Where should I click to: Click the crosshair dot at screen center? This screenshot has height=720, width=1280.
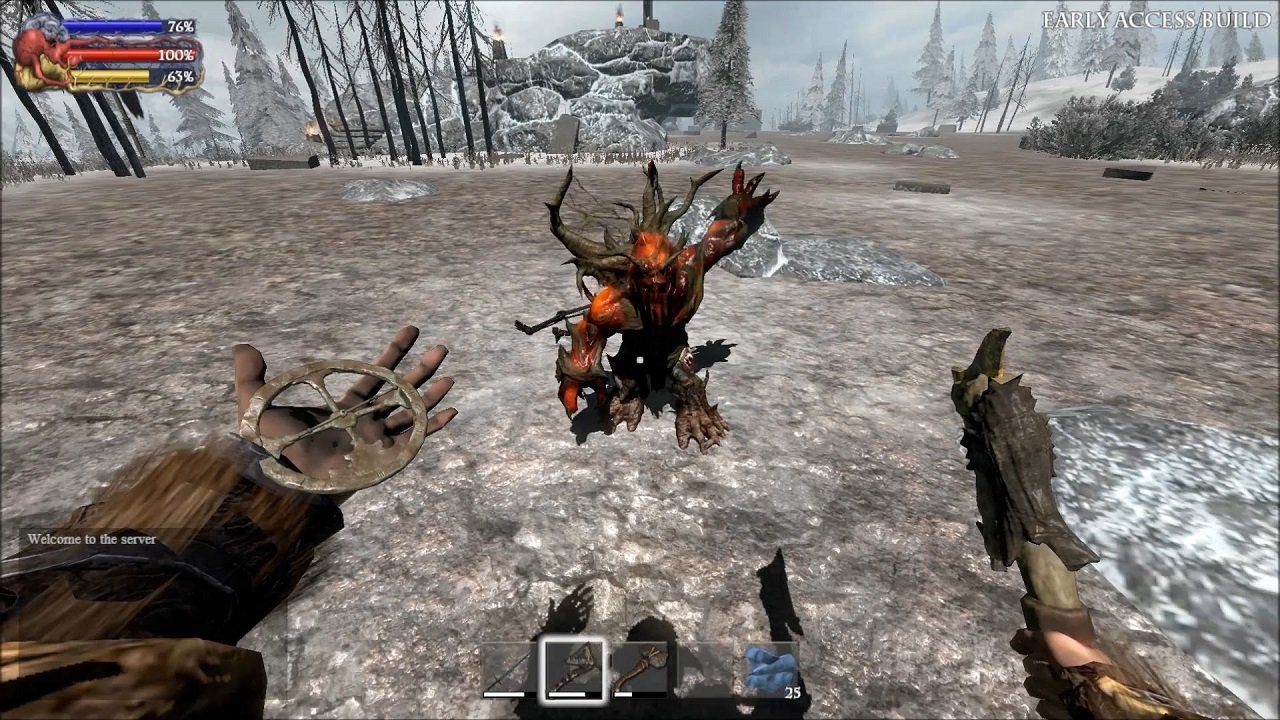click(x=640, y=360)
